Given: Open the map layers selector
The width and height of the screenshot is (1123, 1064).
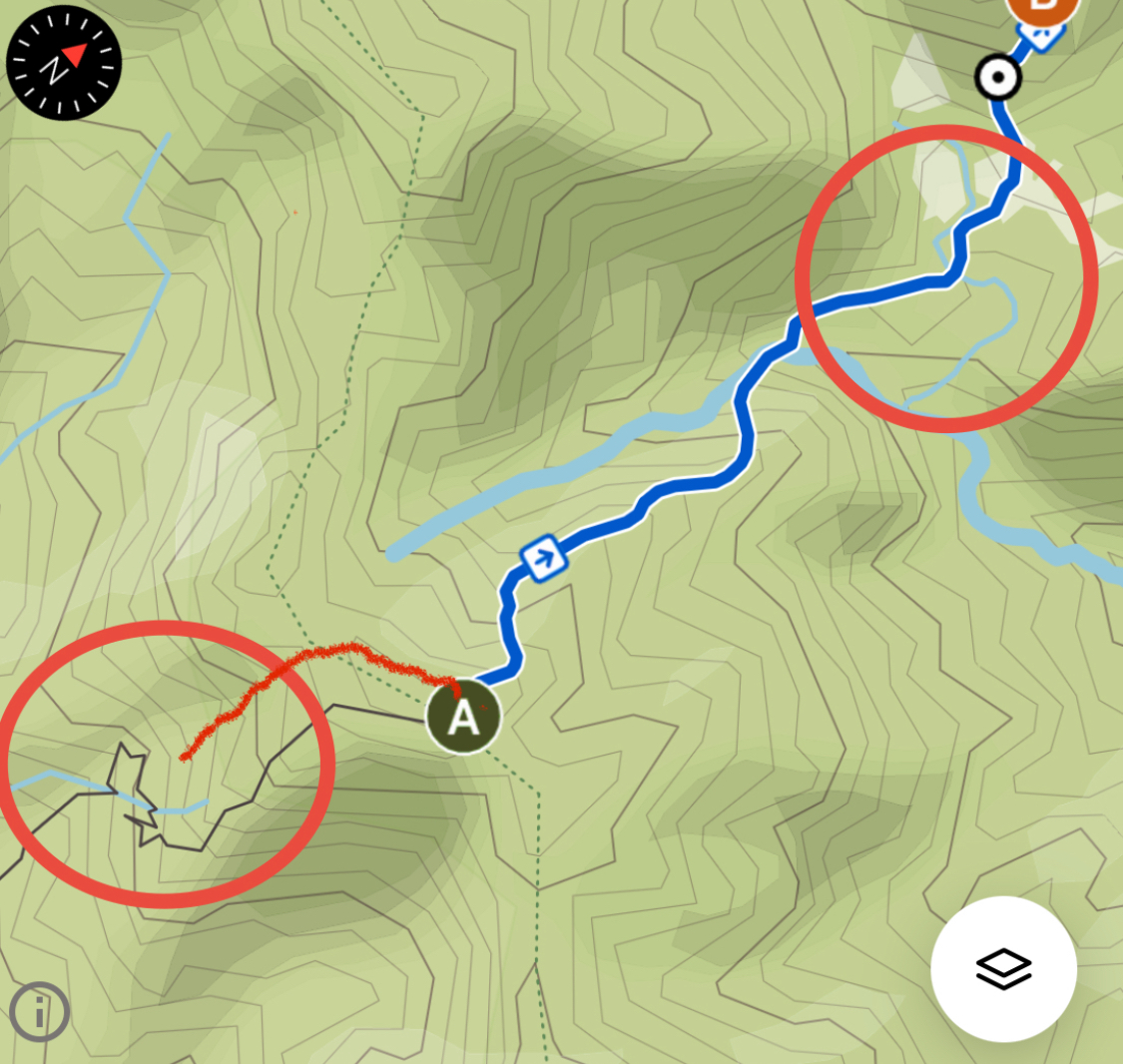Looking at the screenshot, I should point(1003,968).
